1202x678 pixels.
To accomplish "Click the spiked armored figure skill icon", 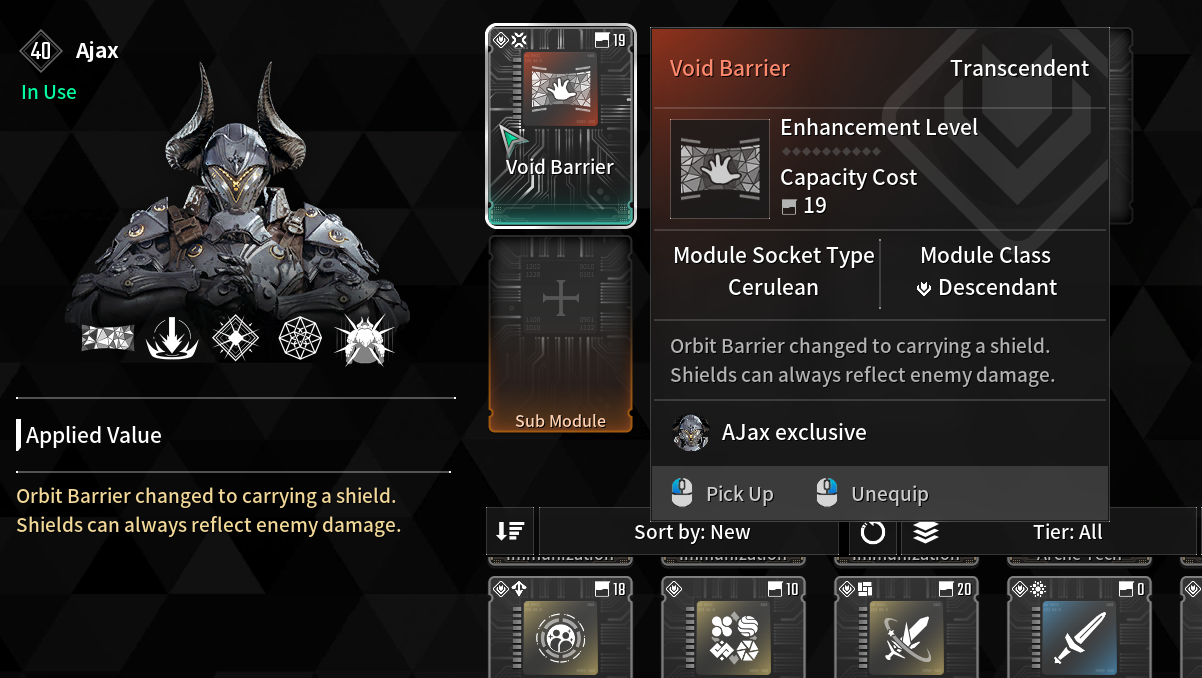I will pyautogui.click(x=363, y=340).
